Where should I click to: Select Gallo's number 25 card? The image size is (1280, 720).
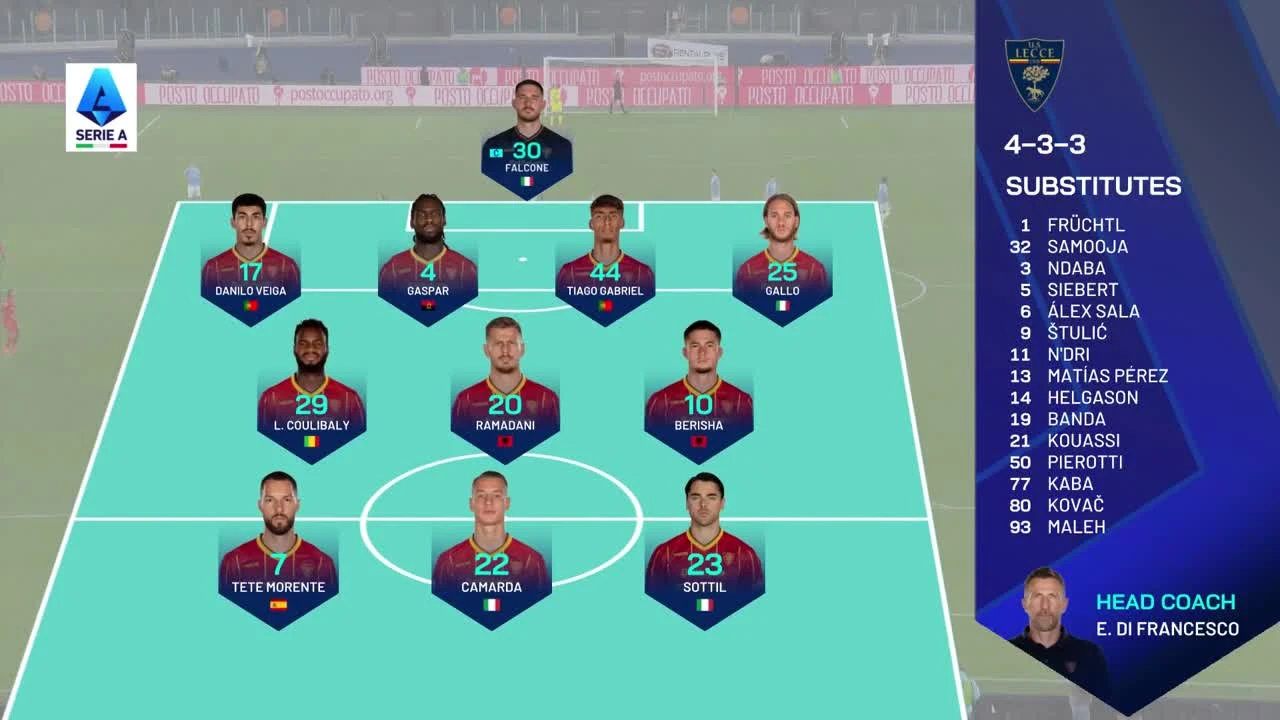click(x=782, y=275)
